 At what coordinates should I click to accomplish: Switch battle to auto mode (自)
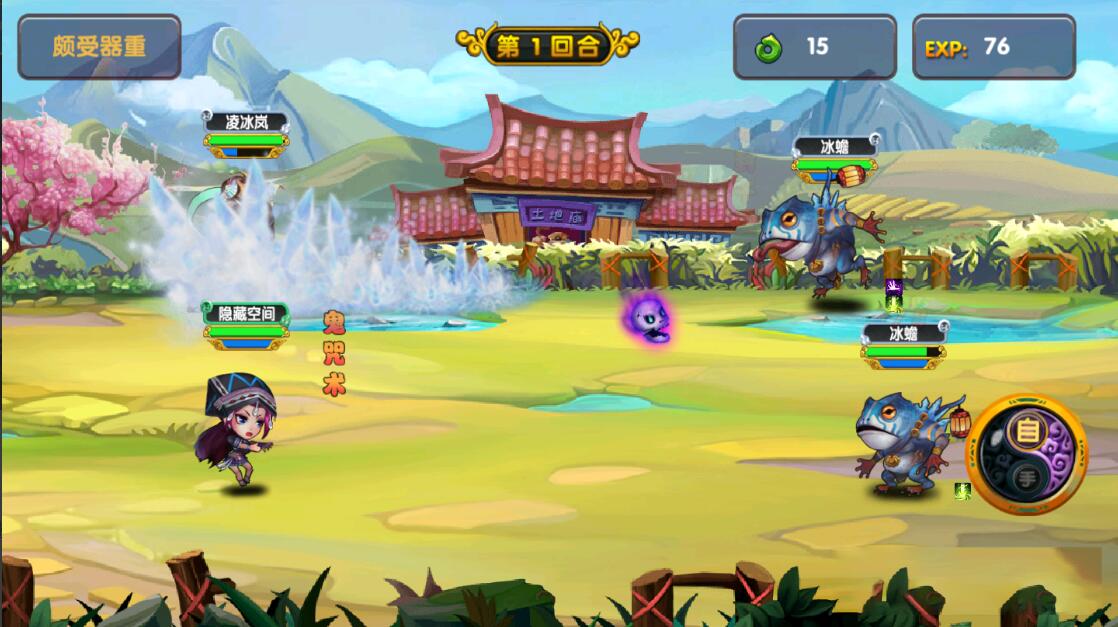[1027, 434]
